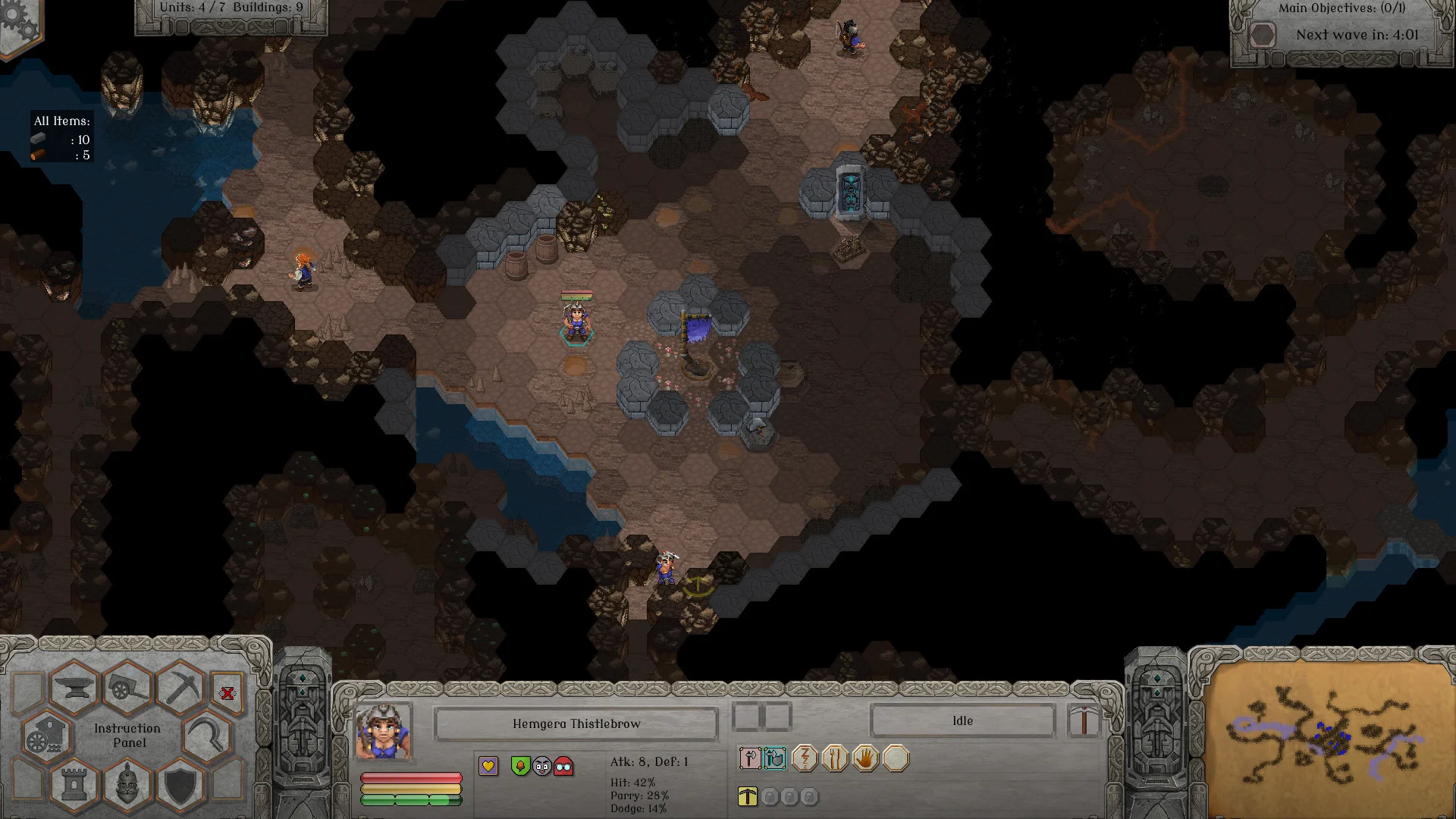The width and height of the screenshot is (1456, 819).
Task: Toggle the fork and knife eat order
Action: [835, 758]
